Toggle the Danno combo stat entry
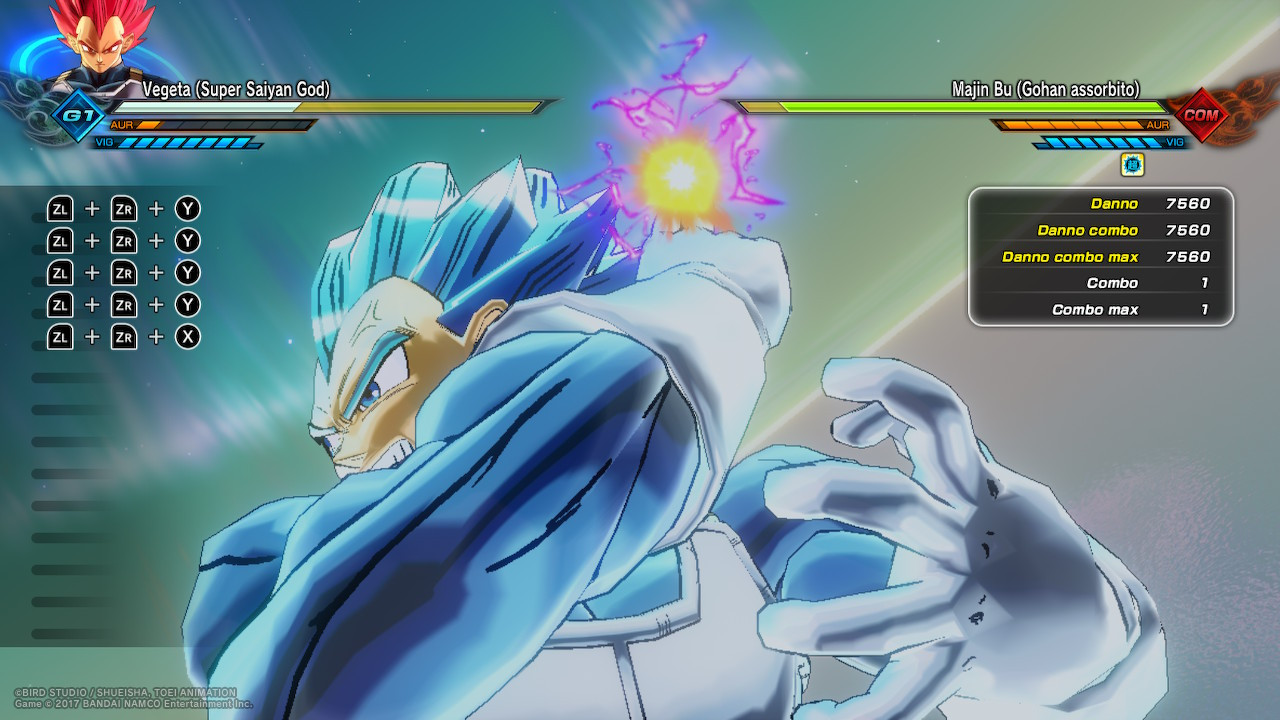The image size is (1280, 720). (x=1100, y=230)
